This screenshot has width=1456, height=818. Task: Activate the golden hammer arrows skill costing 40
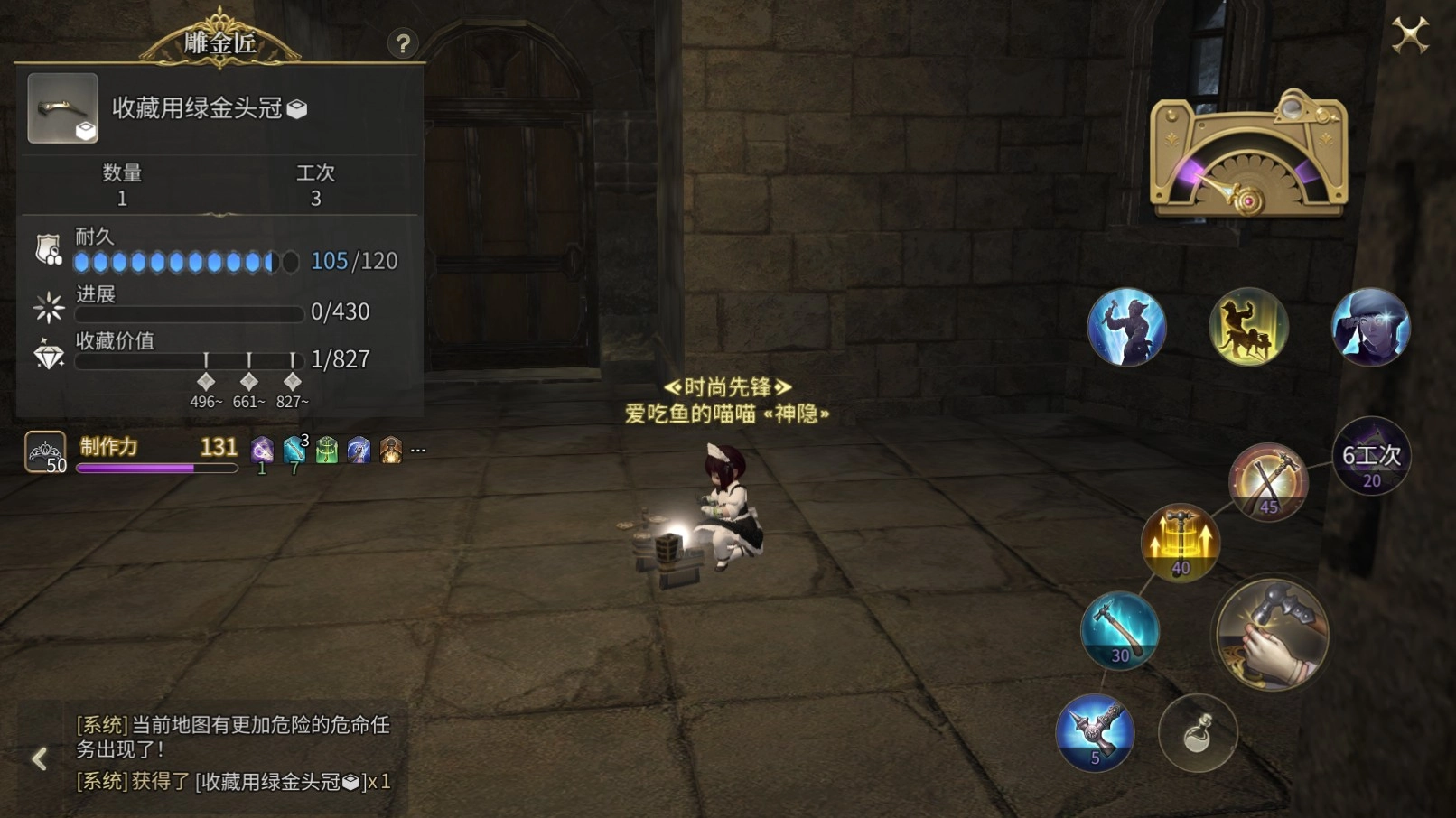click(1180, 543)
